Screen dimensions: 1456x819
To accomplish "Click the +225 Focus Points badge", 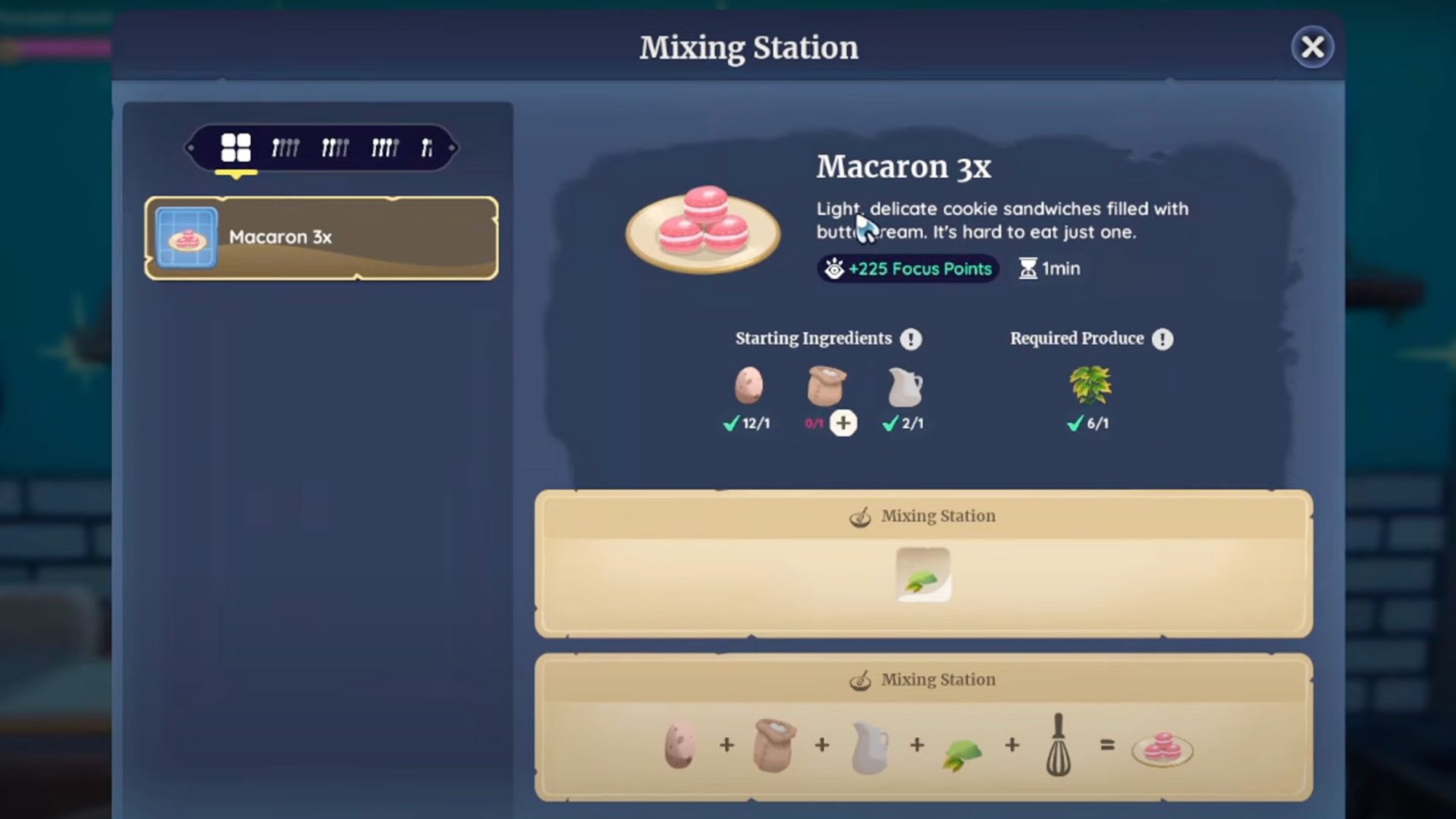I will (907, 268).
